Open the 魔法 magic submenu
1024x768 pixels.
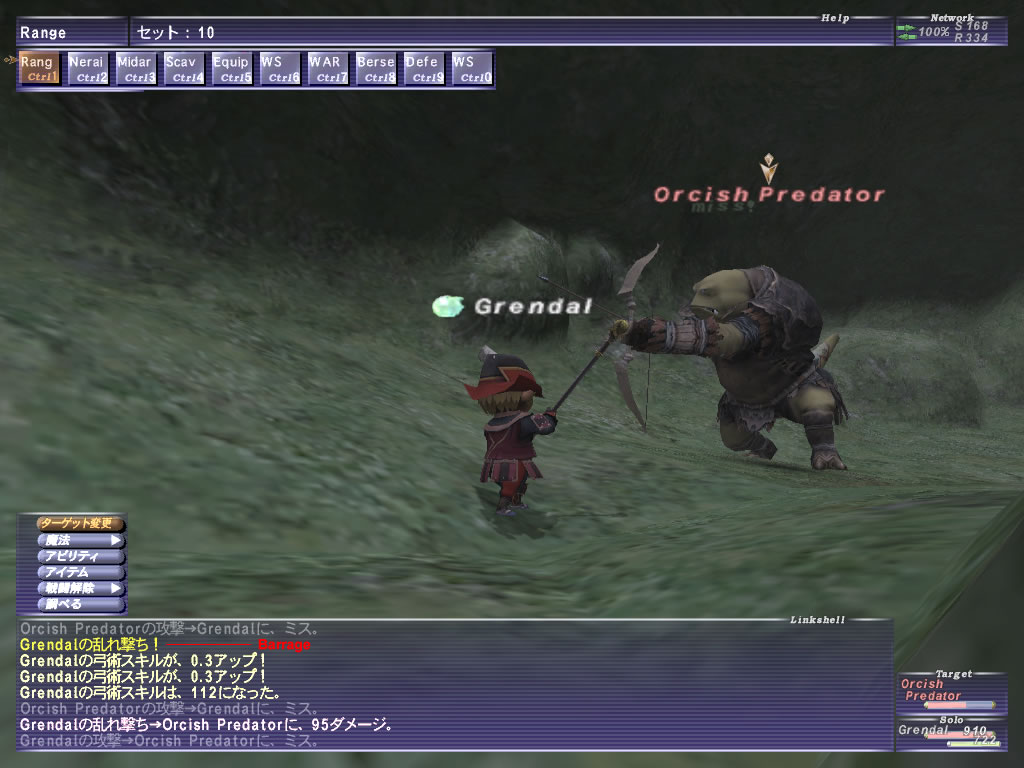80,540
